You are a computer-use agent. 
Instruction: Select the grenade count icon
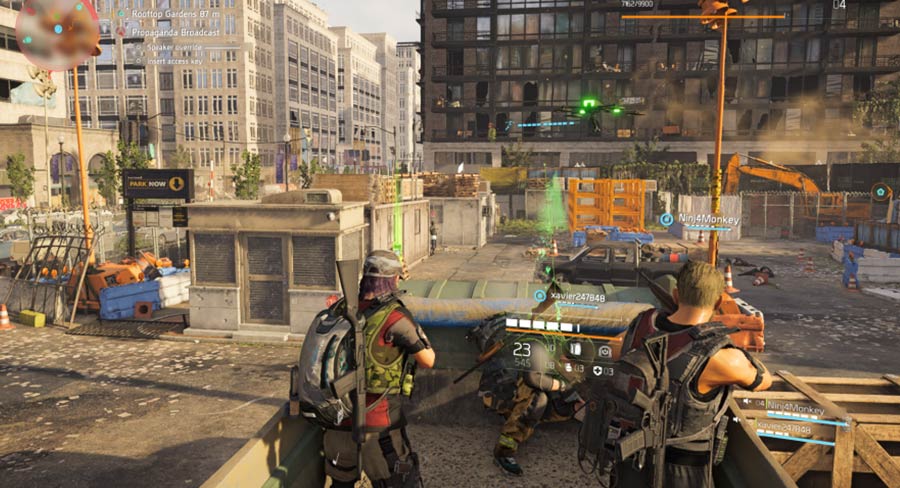566,369
